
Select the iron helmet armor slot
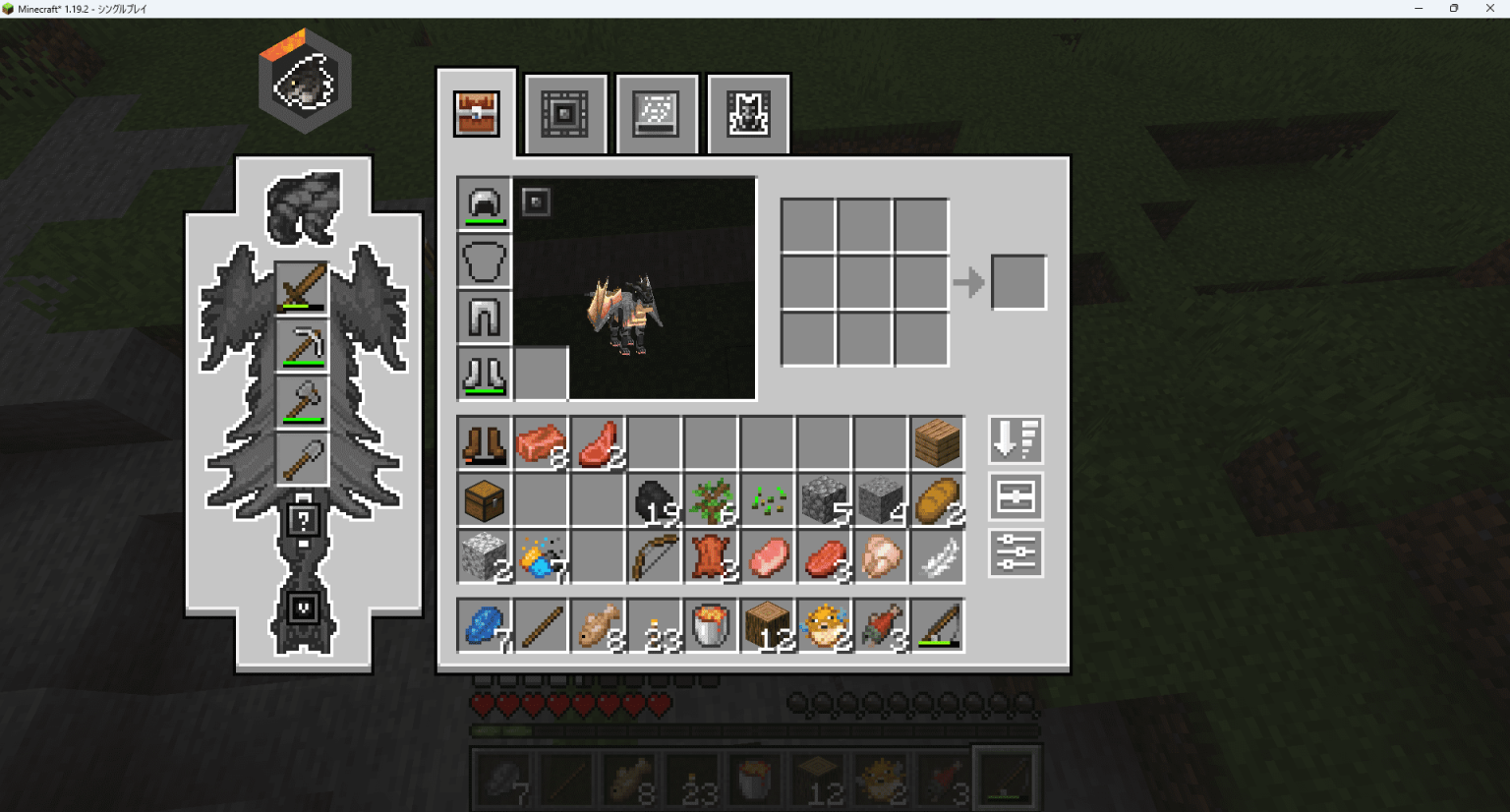coord(484,204)
